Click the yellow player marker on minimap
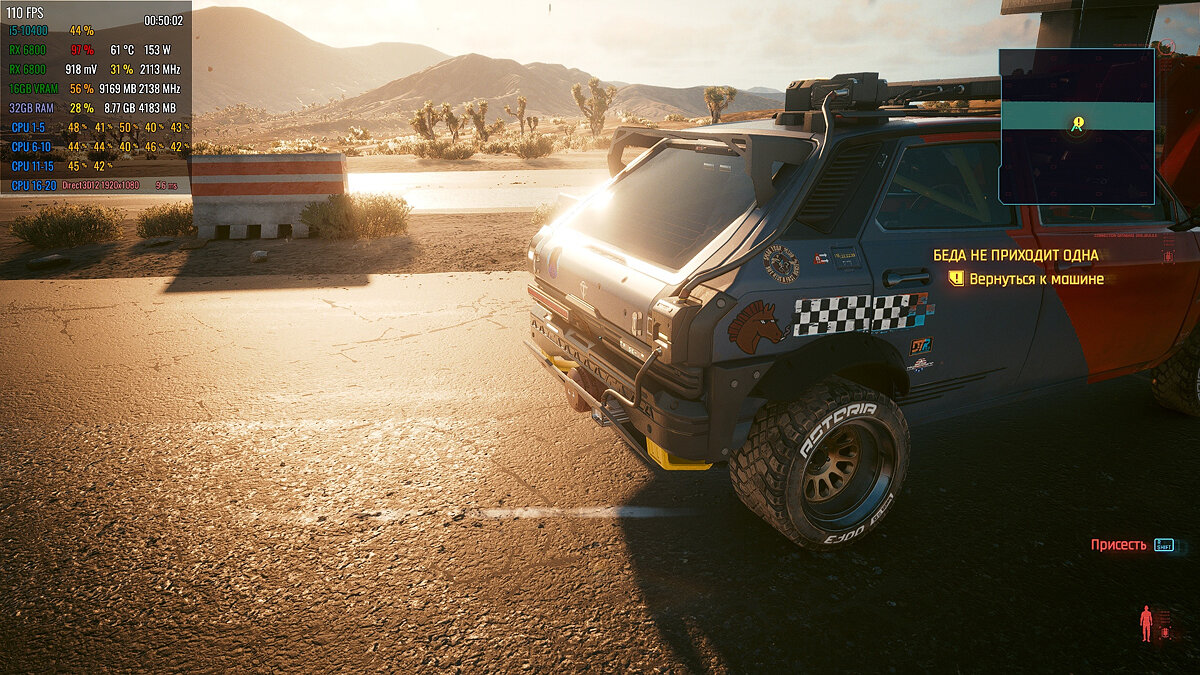 tap(1077, 125)
